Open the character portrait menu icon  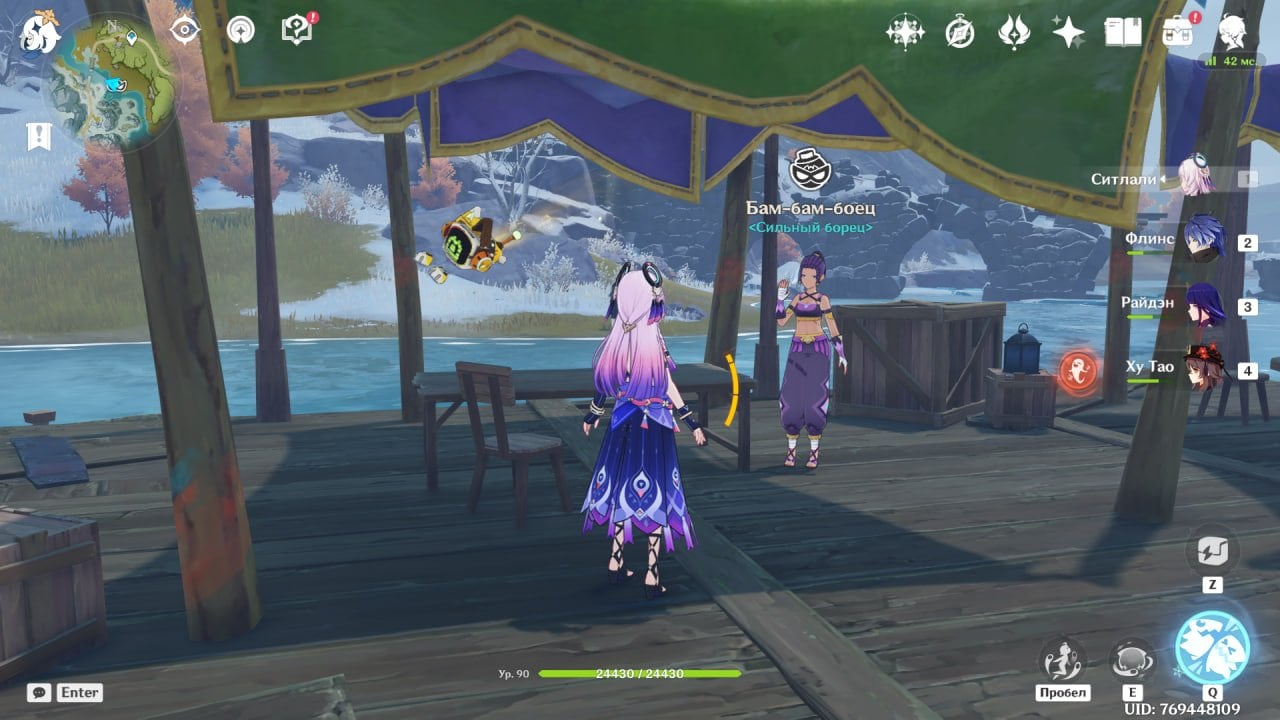click(1232, 32)
